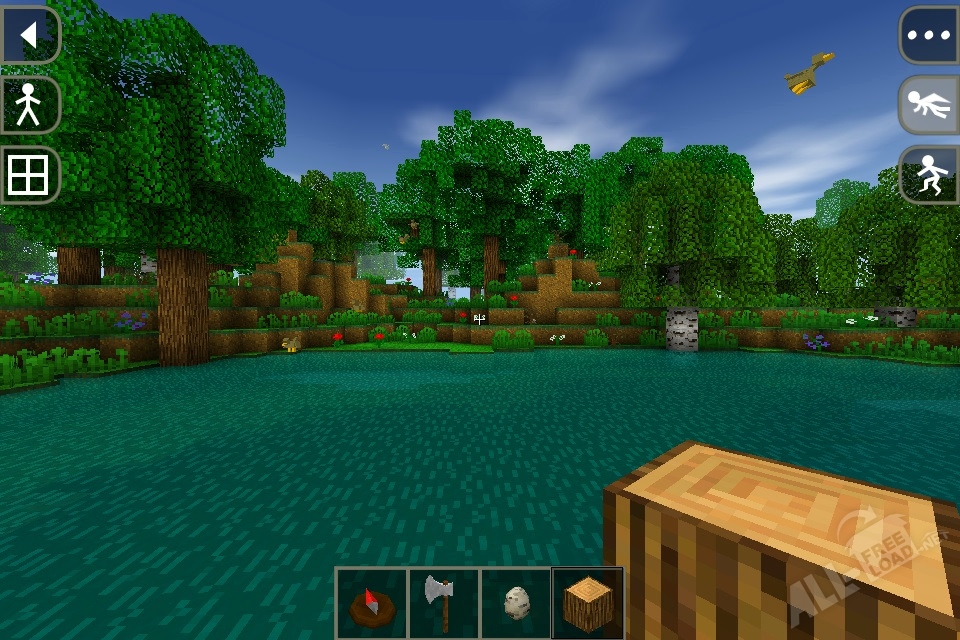Select the compass hotbar slot
Viewport: 960px width, 640px height.
(371, 603)
